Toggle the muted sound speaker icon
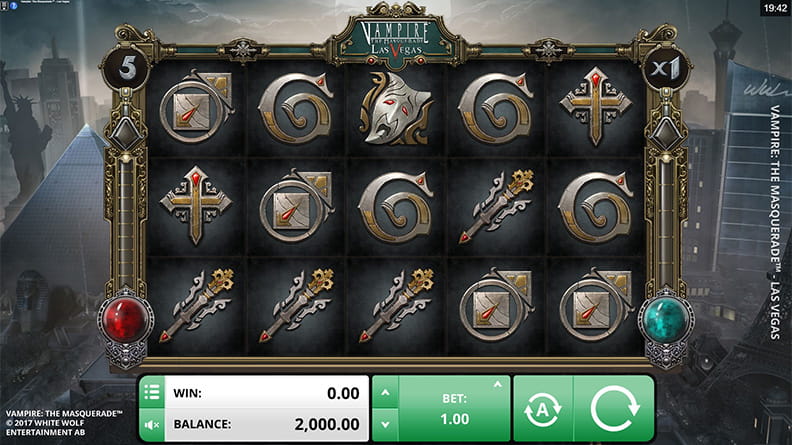 pos(153,425)
